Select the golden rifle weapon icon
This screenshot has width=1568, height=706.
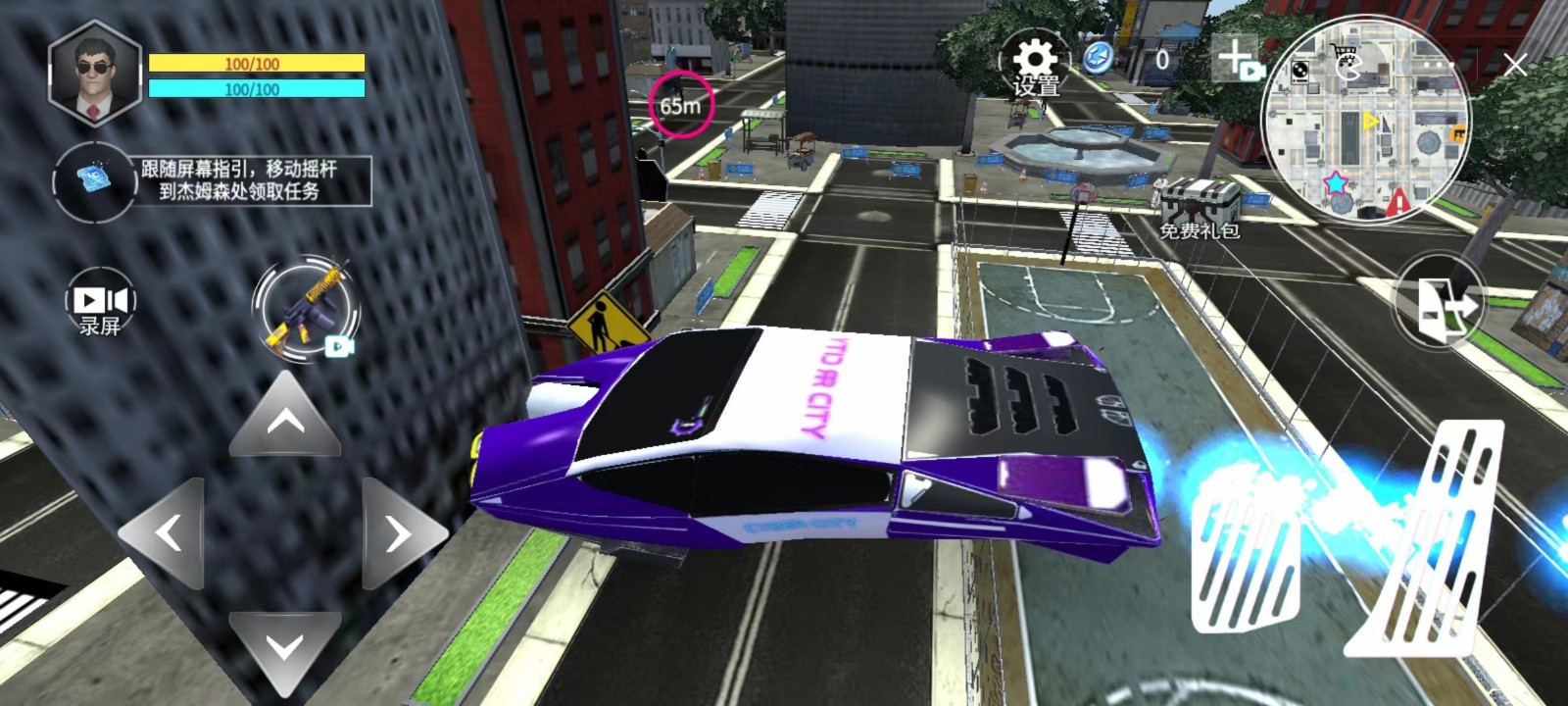tap(306, 310)
